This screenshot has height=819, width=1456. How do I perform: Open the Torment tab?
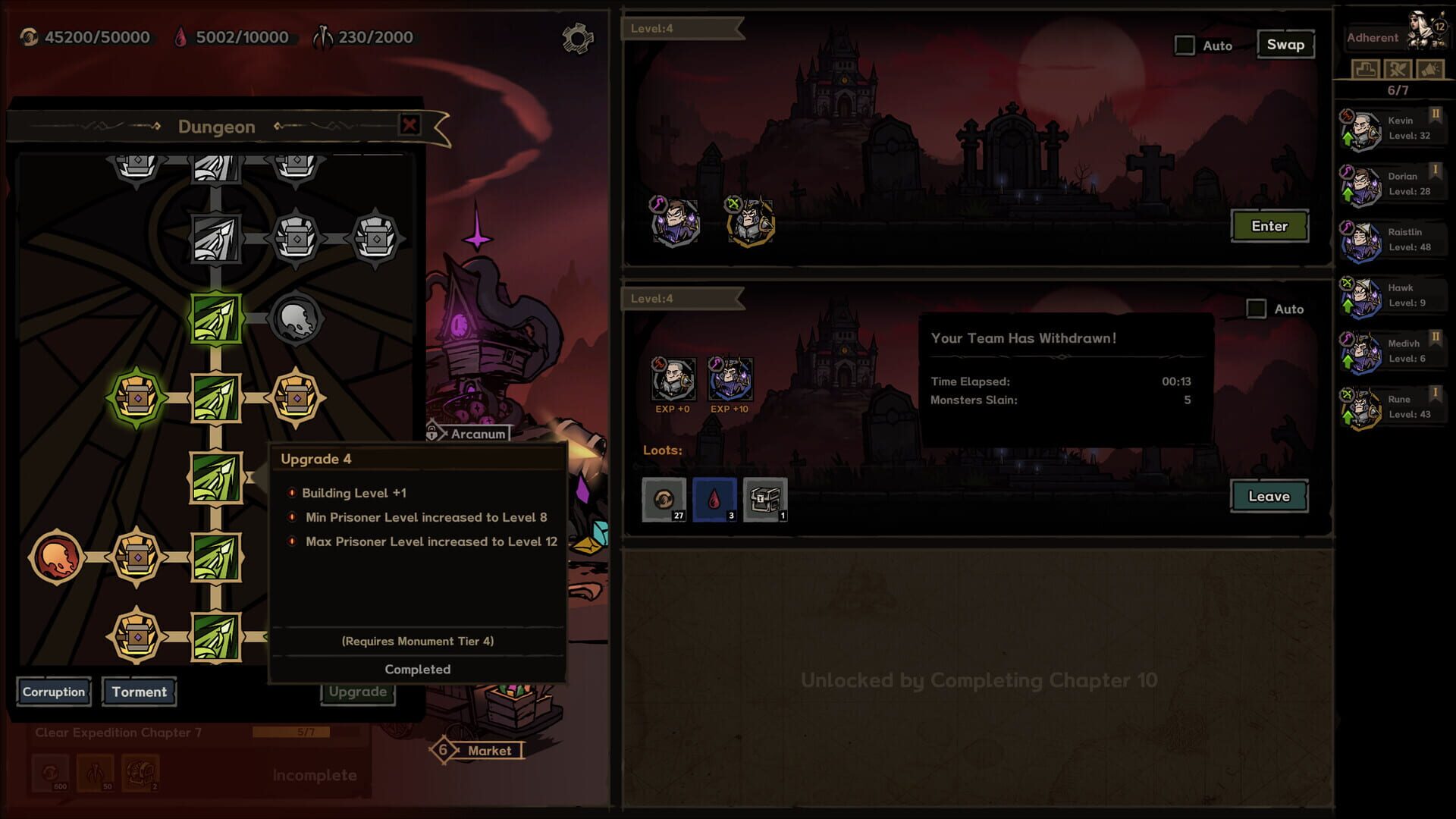point(139,692)
